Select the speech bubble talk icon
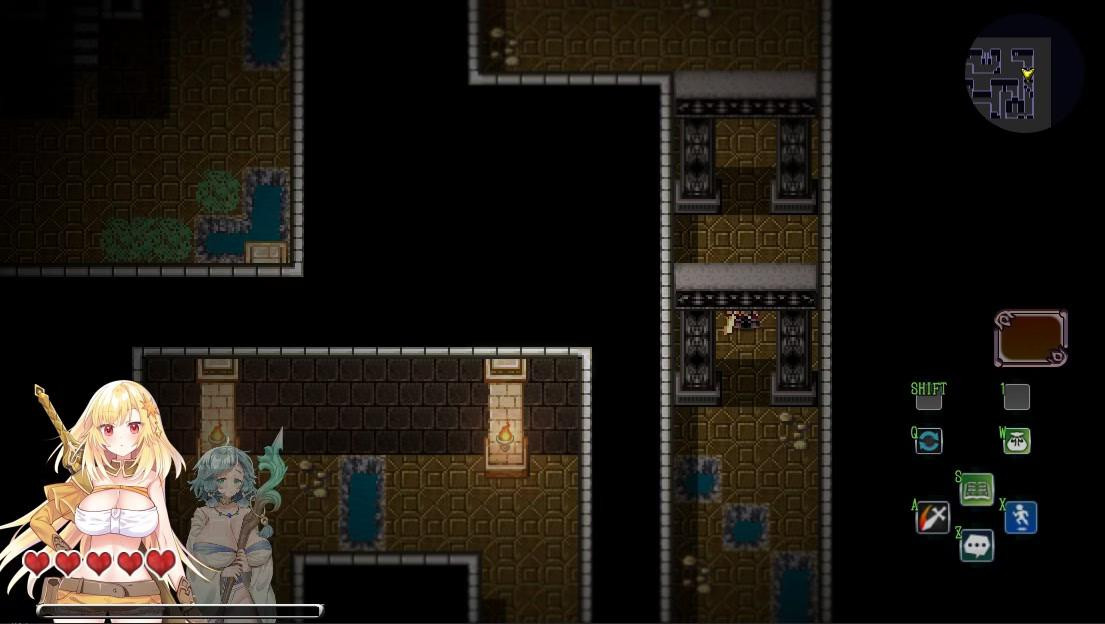 pos(977,545)
